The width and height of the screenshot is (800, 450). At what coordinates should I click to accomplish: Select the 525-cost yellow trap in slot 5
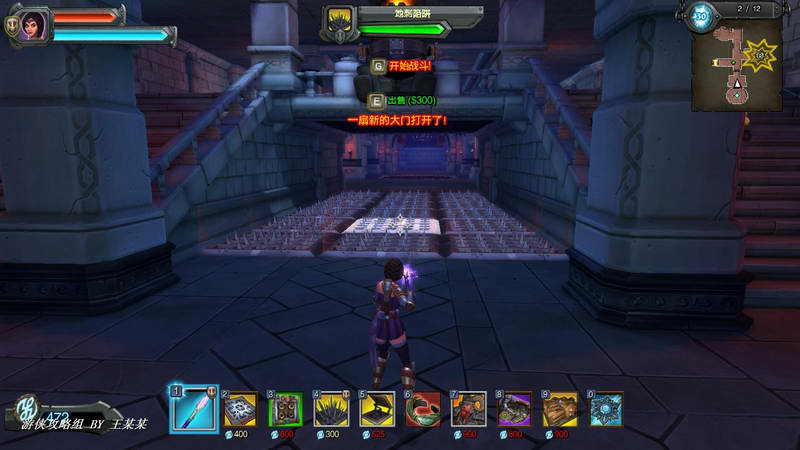click(x=377, y=409)
